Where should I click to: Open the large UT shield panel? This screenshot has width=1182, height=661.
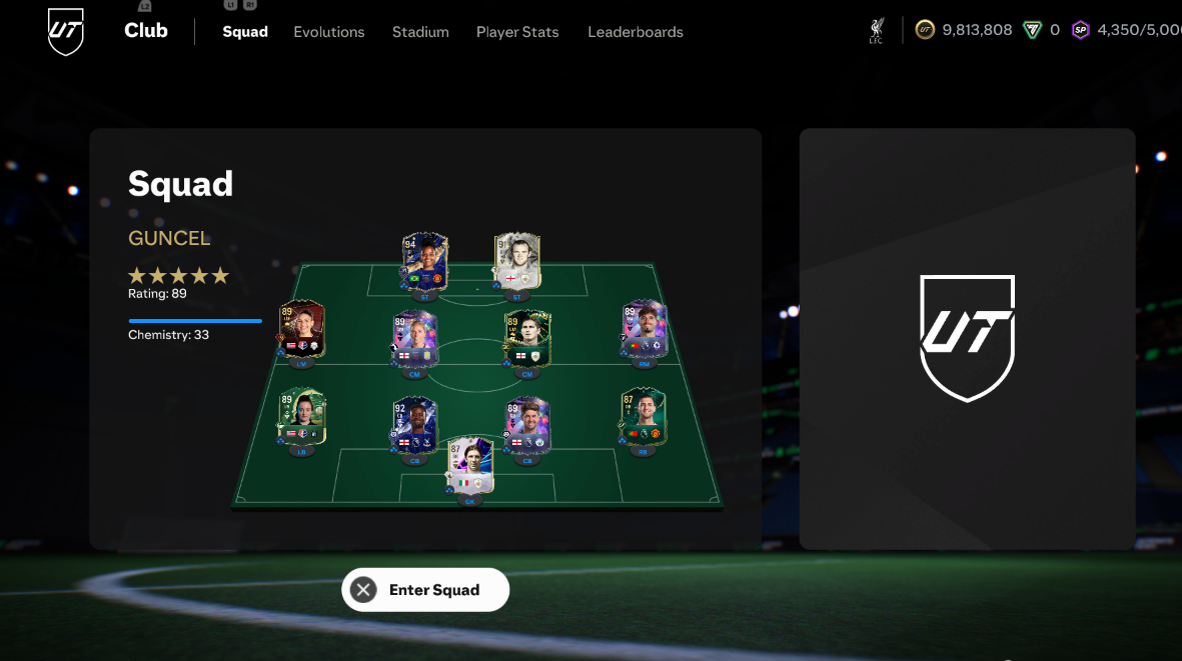click(967, 338)
